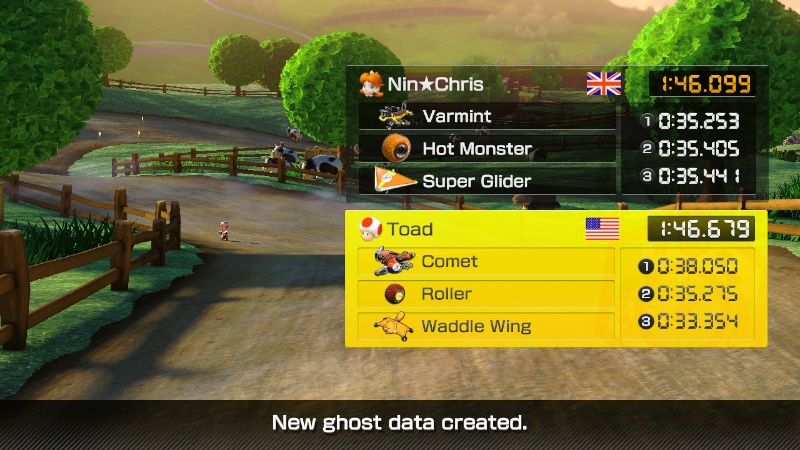
Task: Select the Super Glider row
Action: pyautogui.click(x=487, y=181)
